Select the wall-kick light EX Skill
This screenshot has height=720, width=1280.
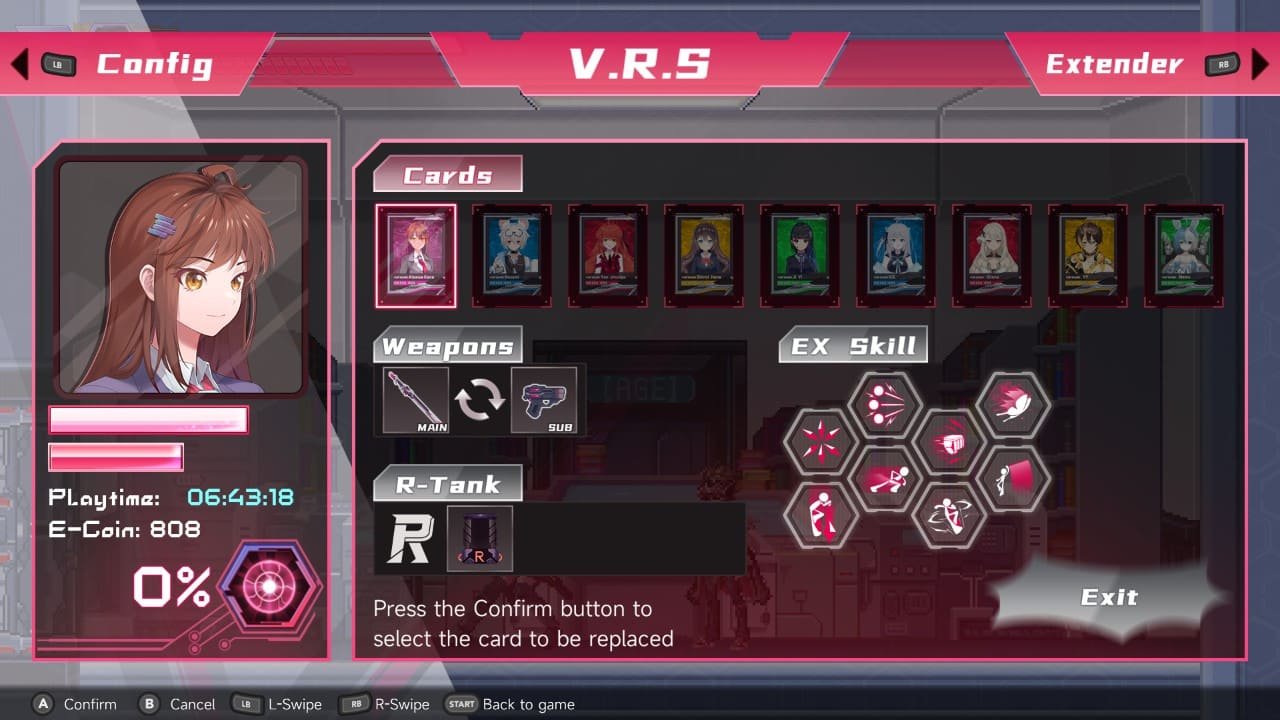[x=1016, y=480]
